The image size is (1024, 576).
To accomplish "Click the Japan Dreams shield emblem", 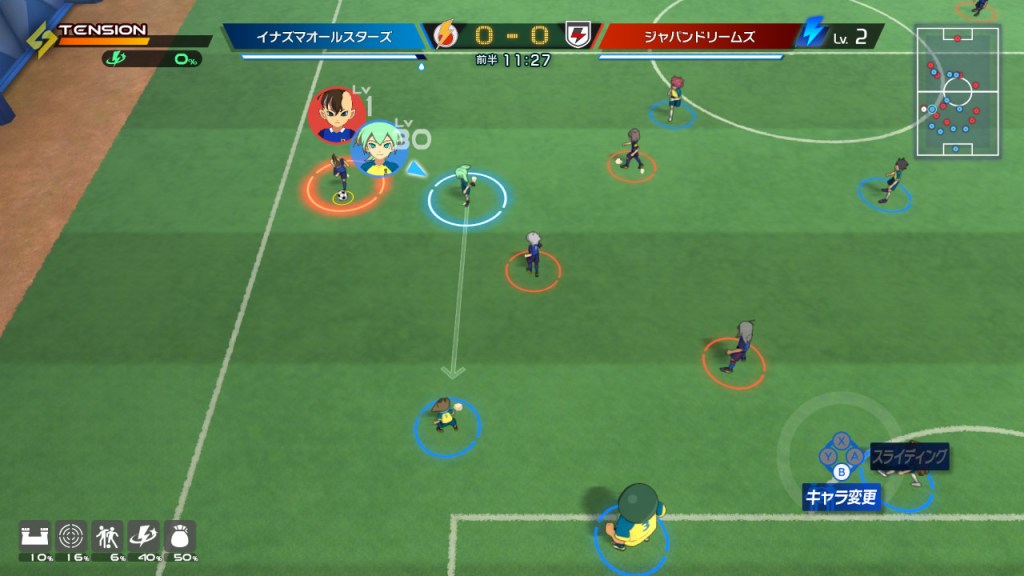I will point(578,37).
